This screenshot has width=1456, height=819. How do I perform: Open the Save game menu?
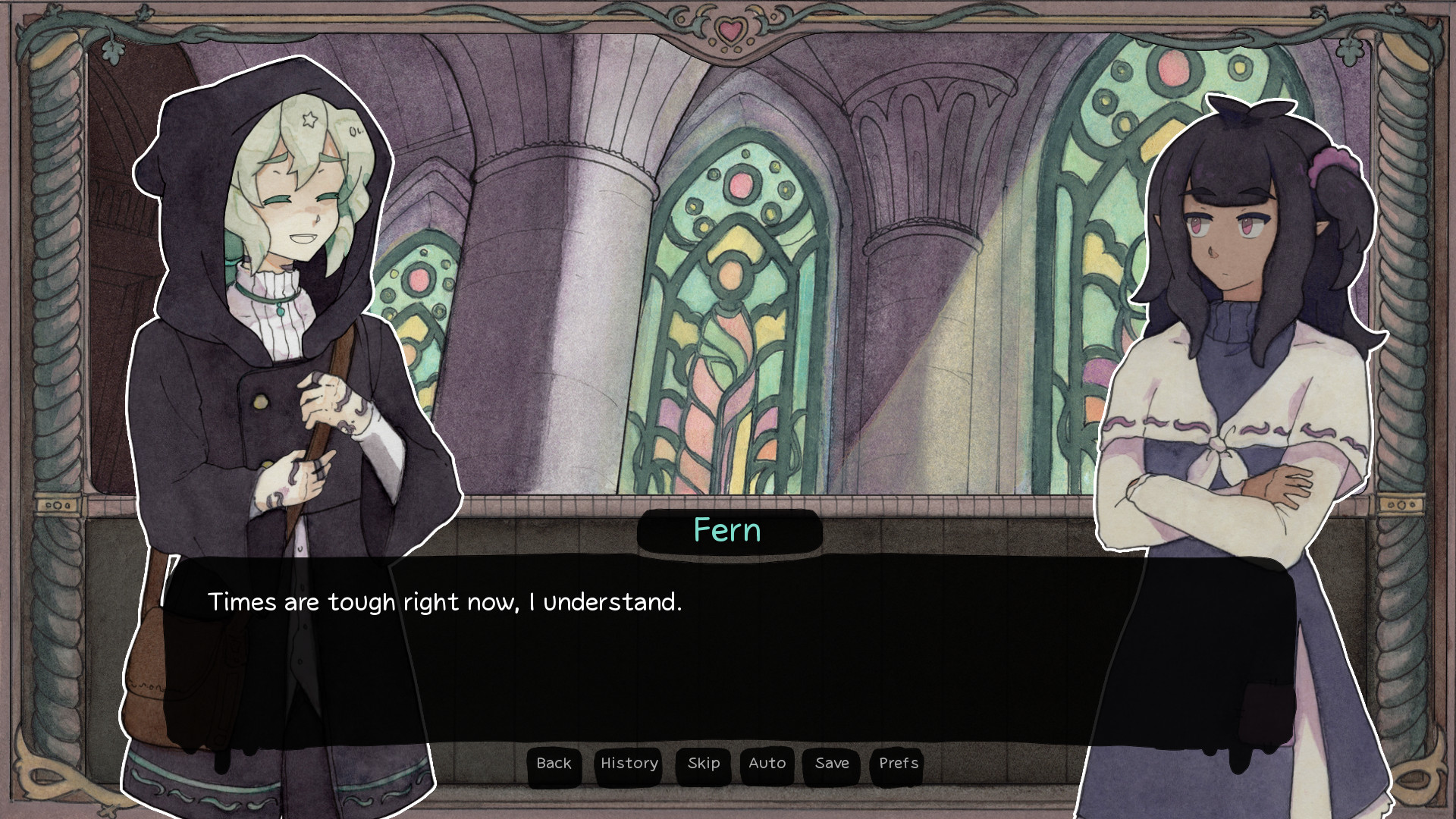(x=832, y=764)
